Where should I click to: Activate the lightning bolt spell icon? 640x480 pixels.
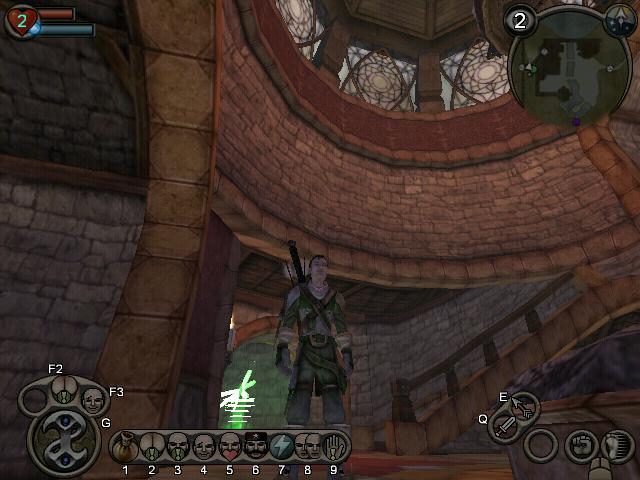tap(280, 444)
